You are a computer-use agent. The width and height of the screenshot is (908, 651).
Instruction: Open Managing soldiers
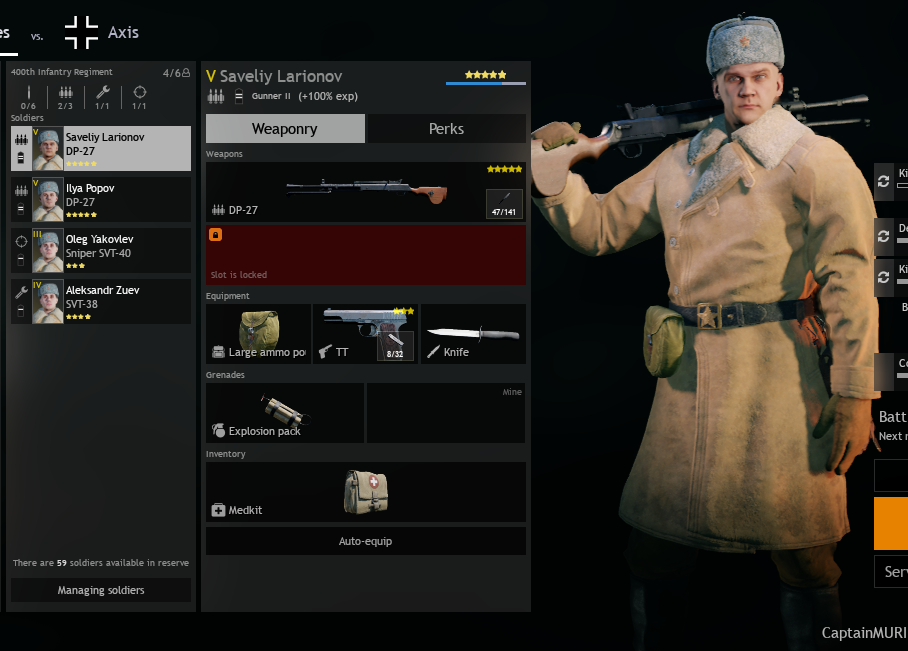[100, 590]
